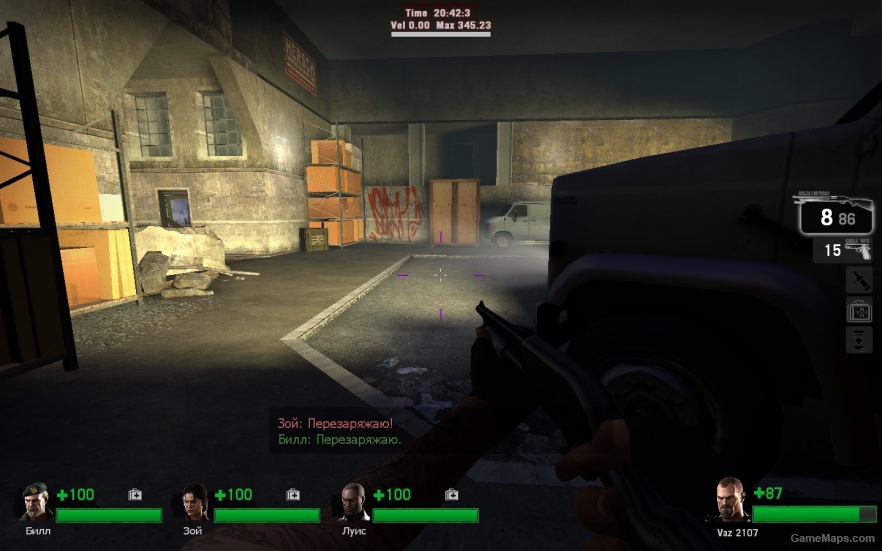Click Zoey's teammate portrait
Viewport: 882px width, 551px height.
(194, 503)
